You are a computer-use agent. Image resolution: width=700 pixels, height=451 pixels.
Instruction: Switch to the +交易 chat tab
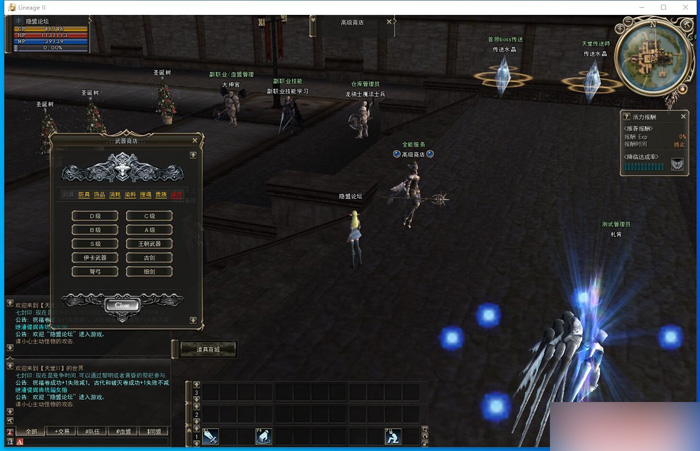pyautogui.click(x=63, y=432)
